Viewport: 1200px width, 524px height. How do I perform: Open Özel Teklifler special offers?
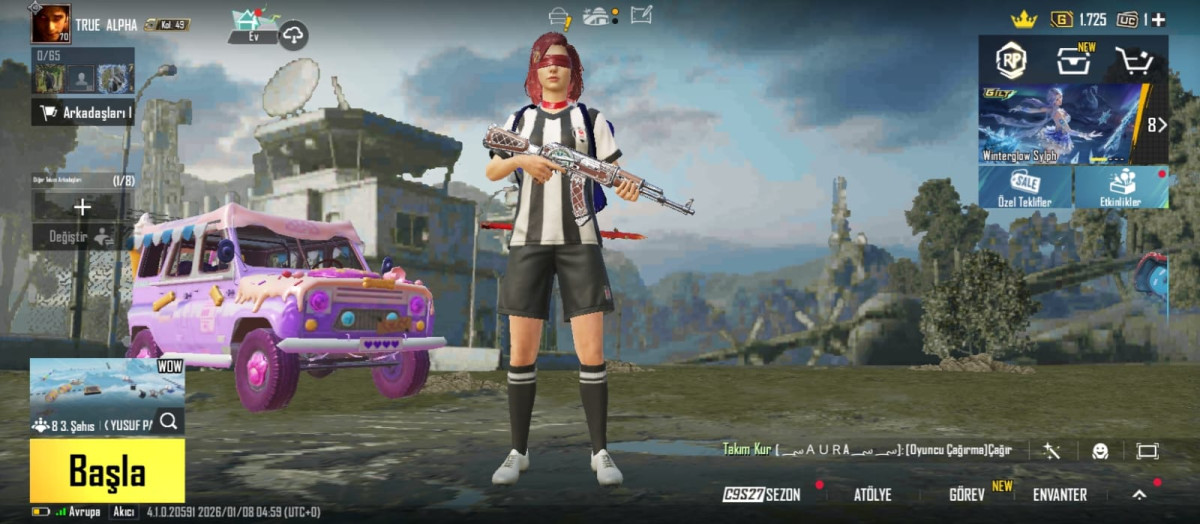[x=1025, y=187]
